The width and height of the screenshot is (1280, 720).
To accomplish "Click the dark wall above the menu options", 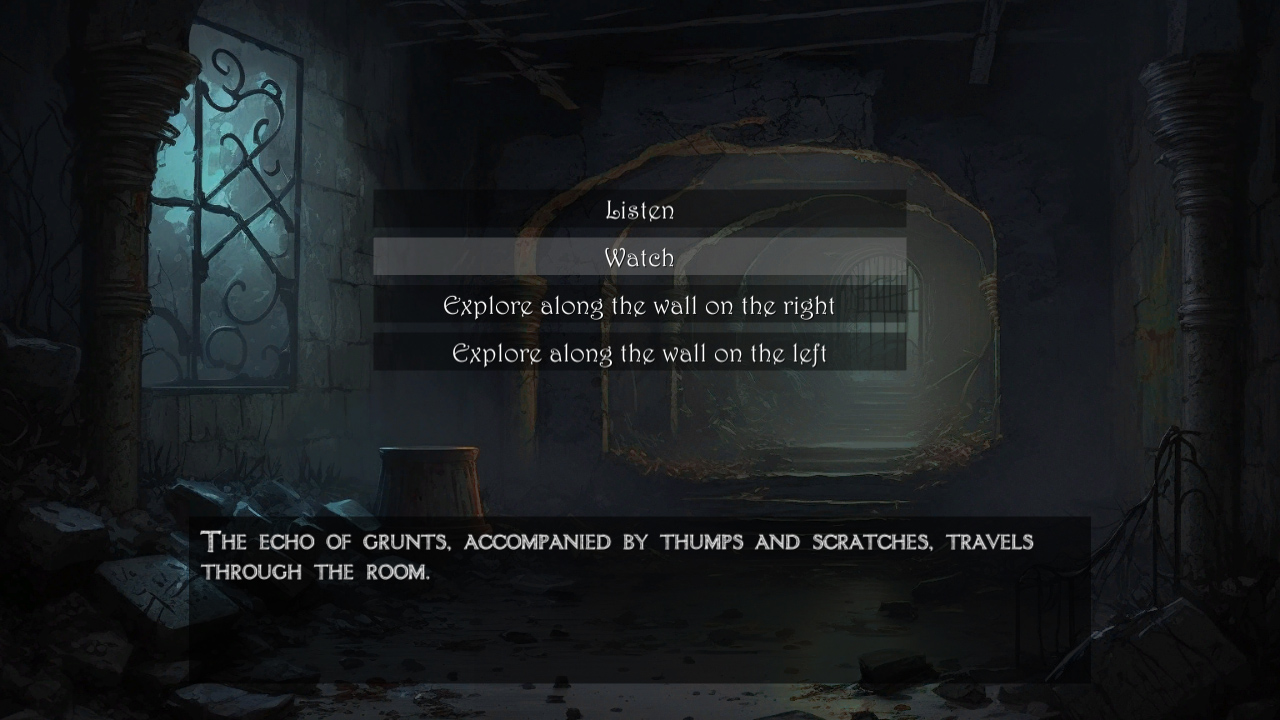I will (640, 120).
